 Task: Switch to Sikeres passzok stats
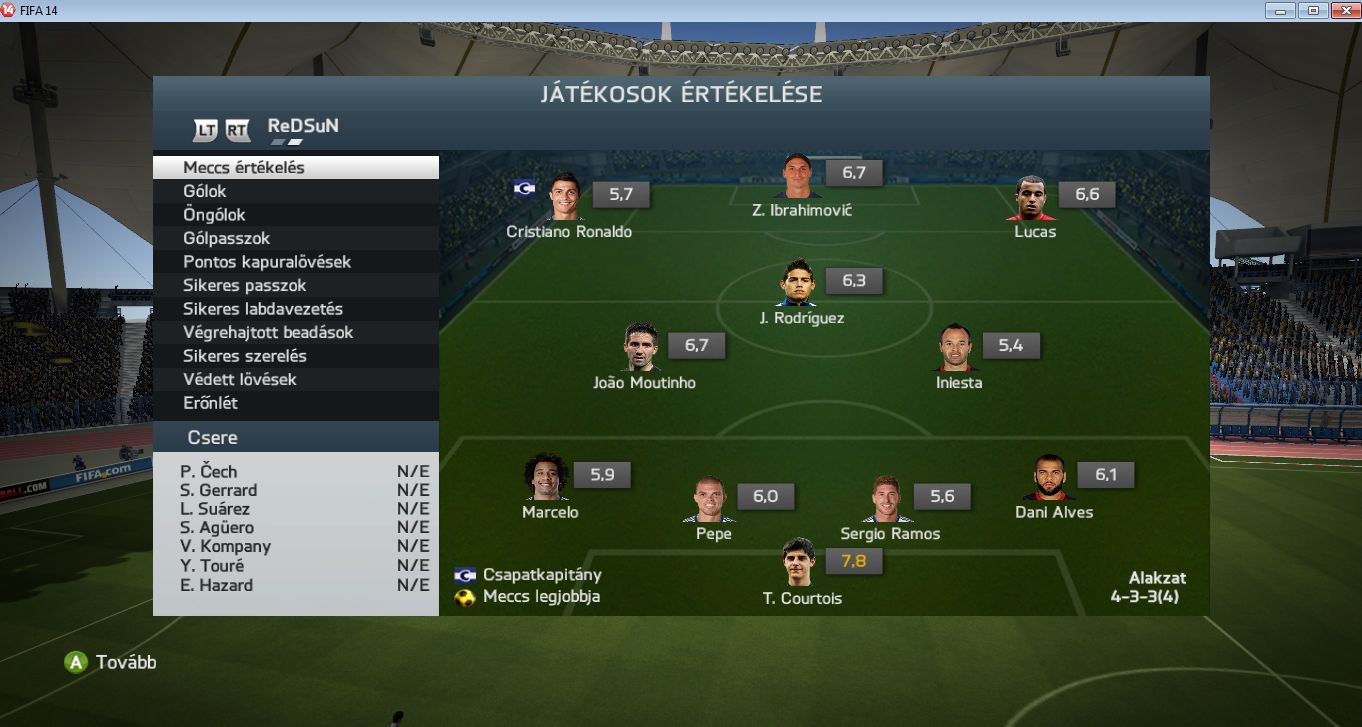coord(295,285)
